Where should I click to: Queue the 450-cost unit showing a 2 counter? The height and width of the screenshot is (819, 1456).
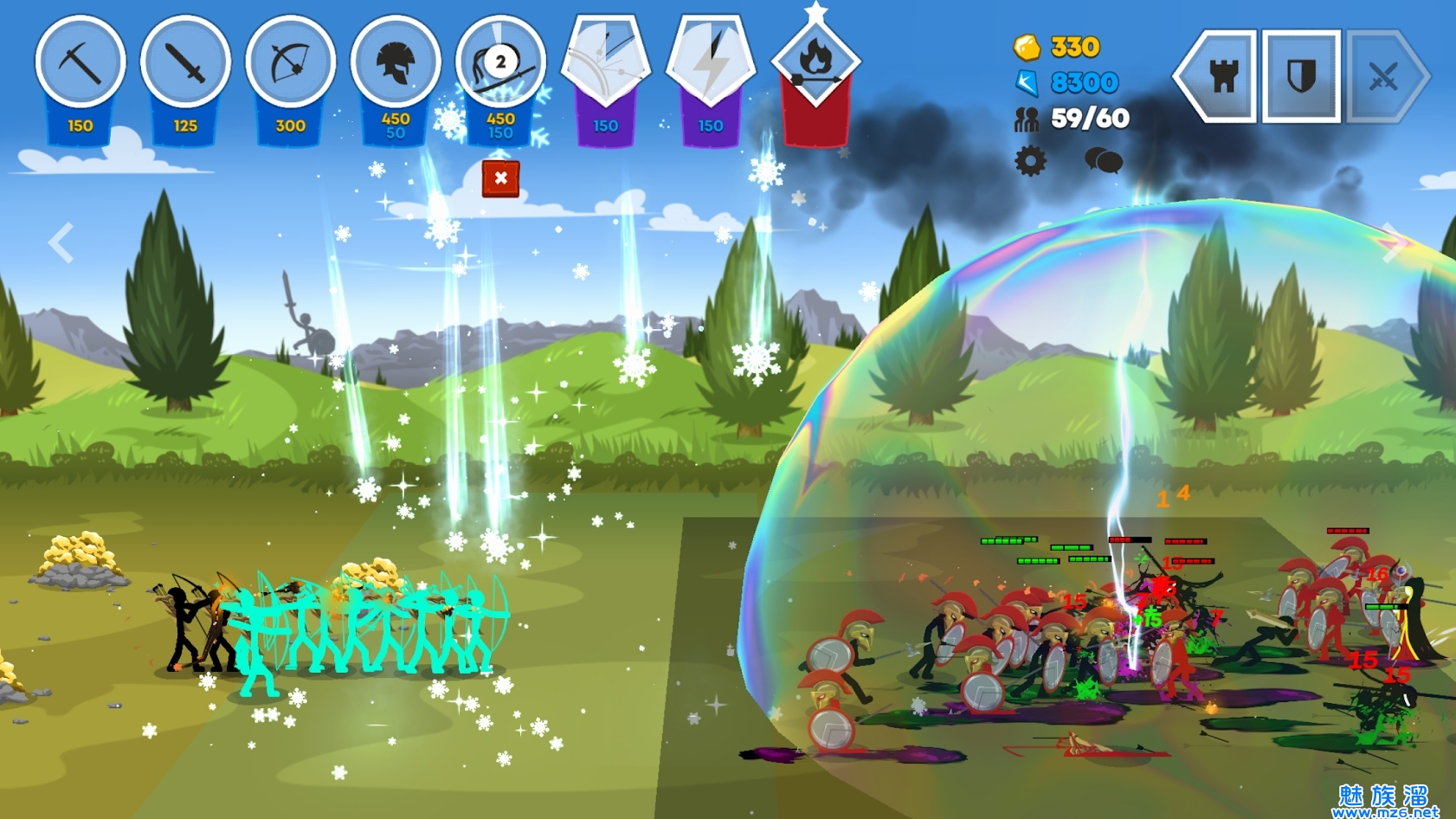click(500, 63)
